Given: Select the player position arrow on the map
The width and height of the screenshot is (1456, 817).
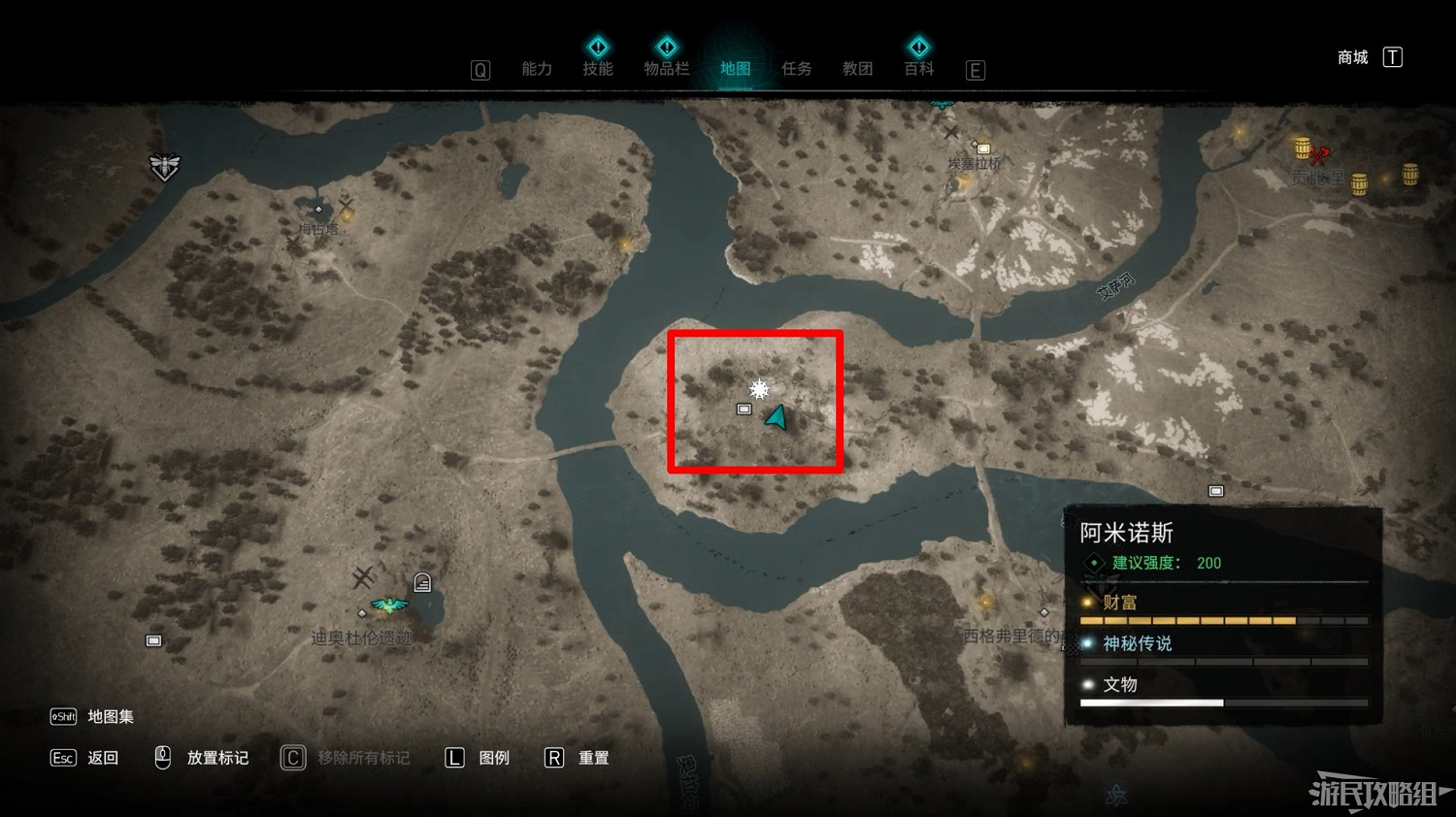Looking at the screenshot, I should pos(774,419).
